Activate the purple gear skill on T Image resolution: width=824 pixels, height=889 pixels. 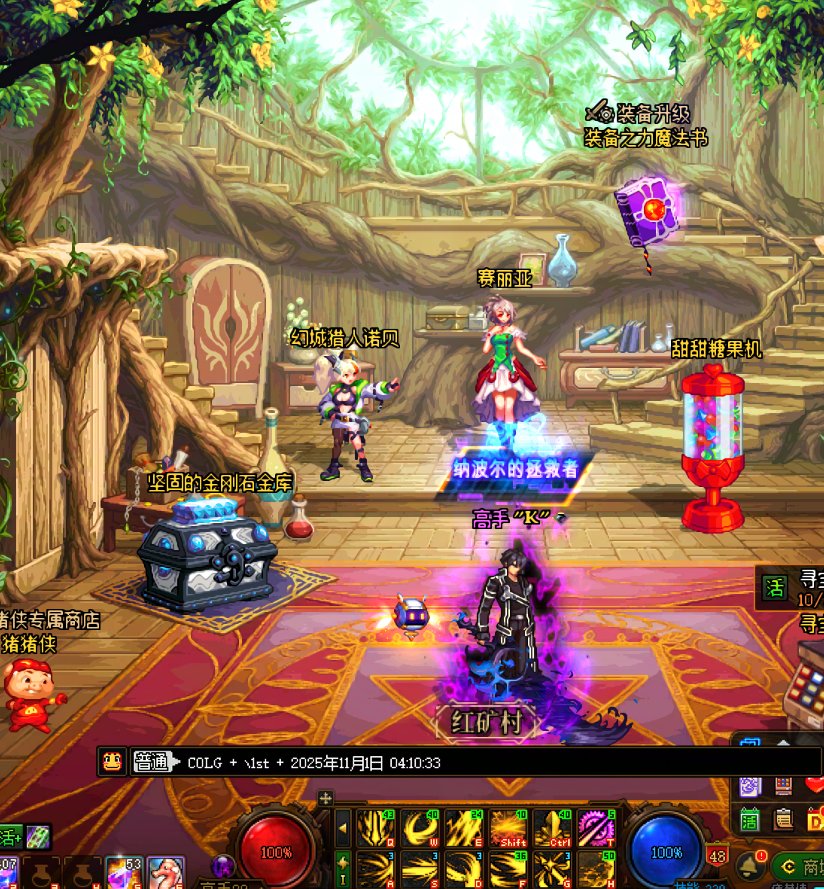597,827
